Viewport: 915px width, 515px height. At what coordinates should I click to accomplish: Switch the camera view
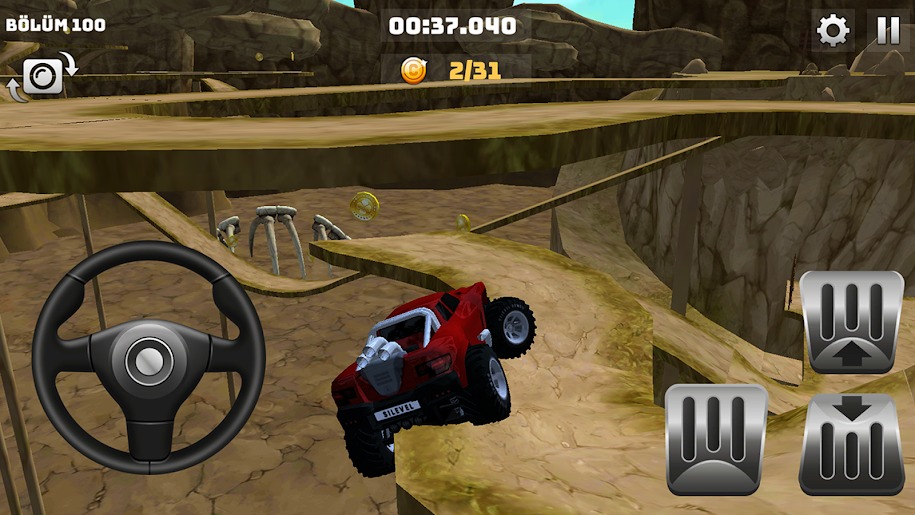(43, 75)
